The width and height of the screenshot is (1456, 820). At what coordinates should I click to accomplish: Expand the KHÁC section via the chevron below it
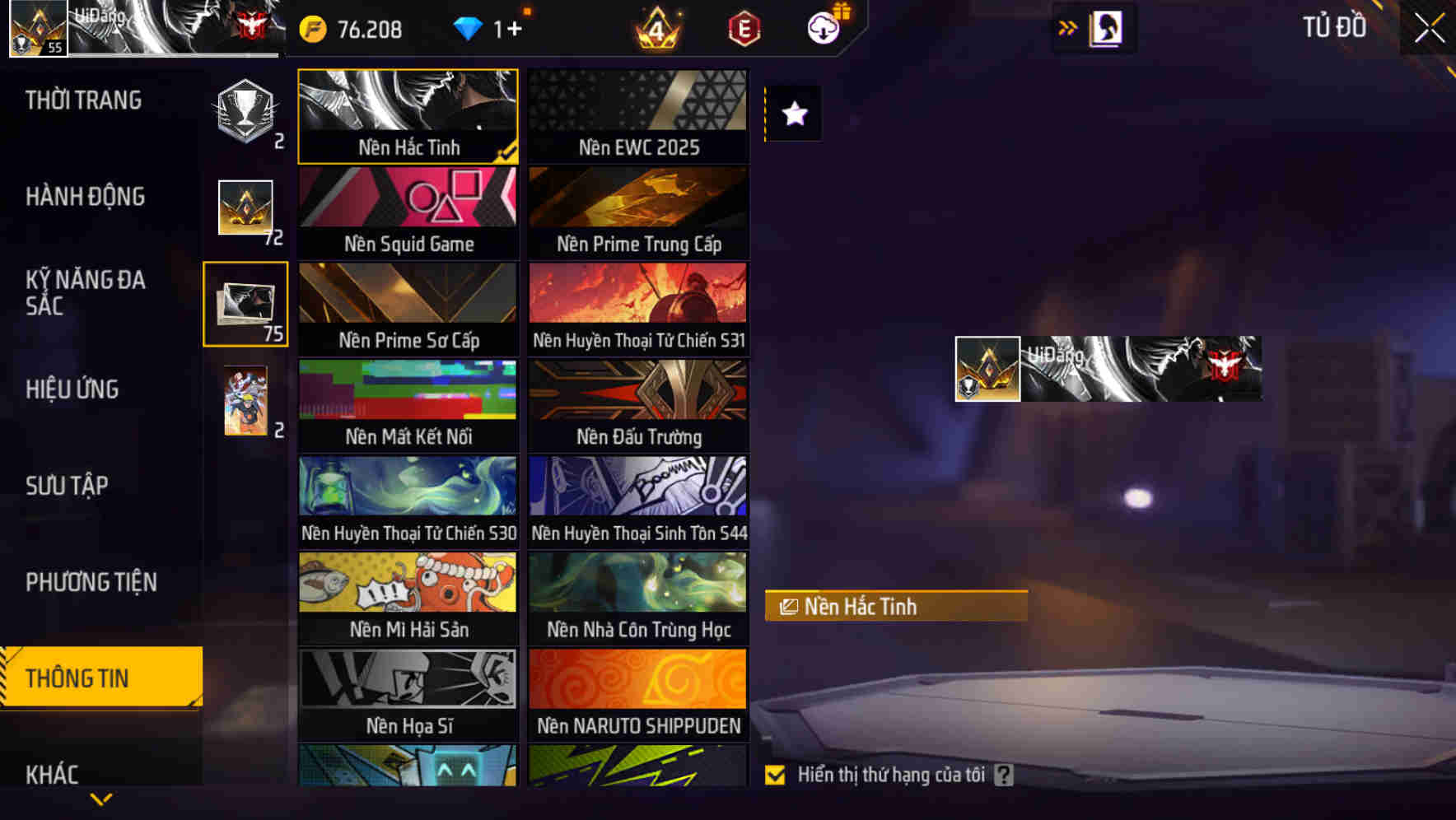101,799
